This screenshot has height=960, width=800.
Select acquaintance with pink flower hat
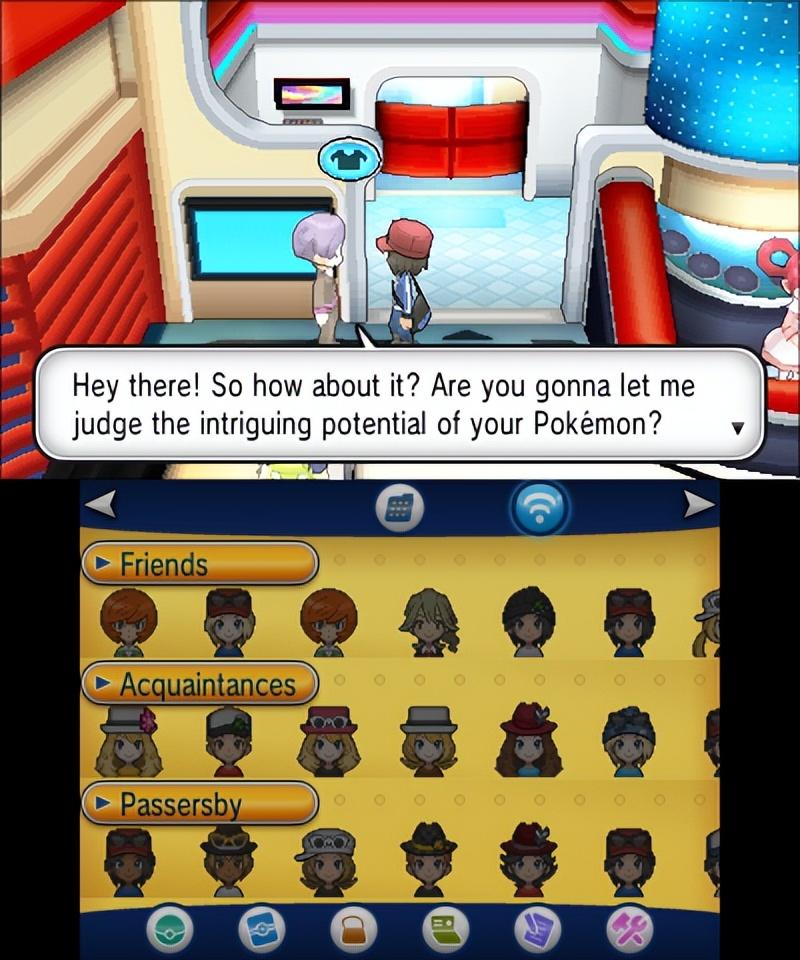(x=128, y=741)
